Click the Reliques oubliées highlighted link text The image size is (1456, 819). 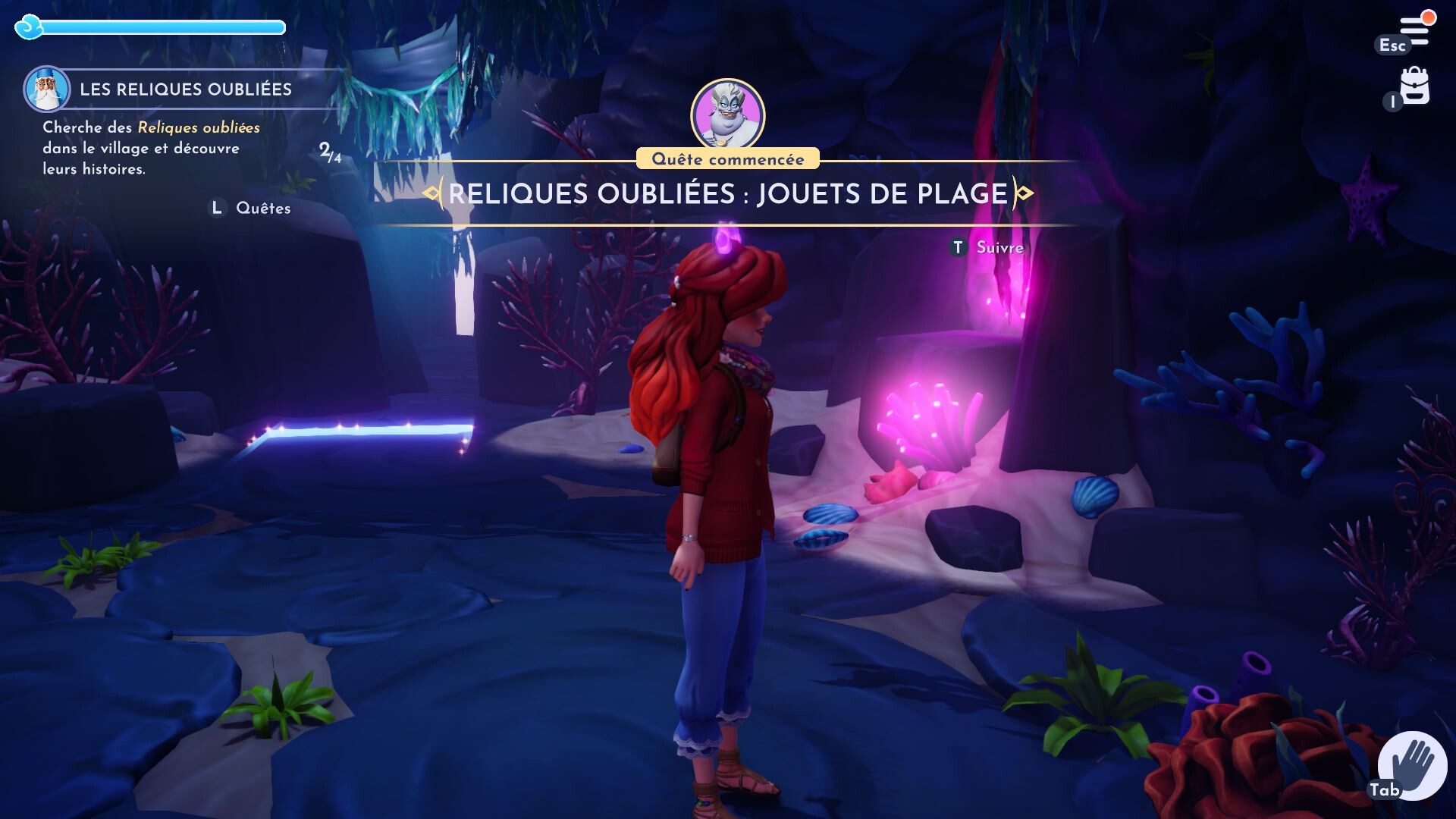[199, 127]
